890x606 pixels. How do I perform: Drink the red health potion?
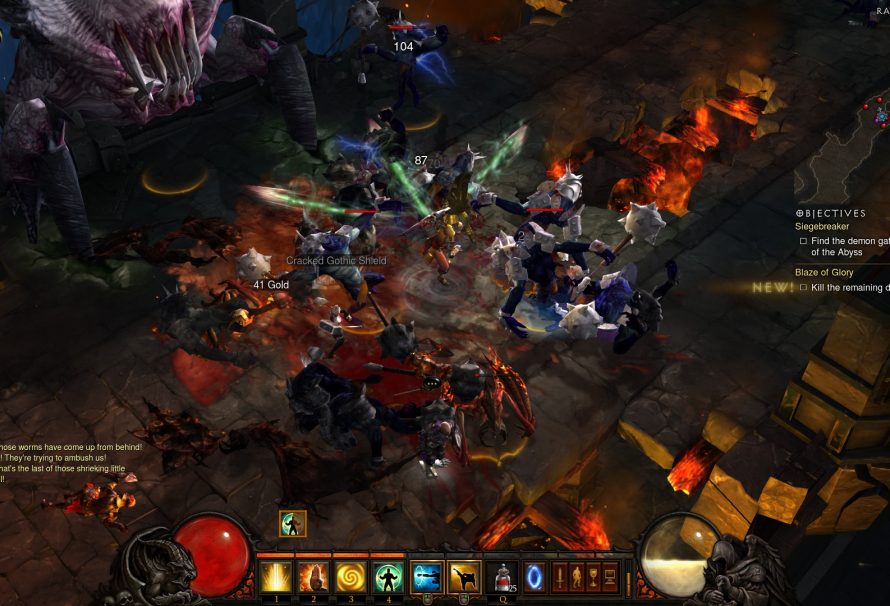[504, 578]
